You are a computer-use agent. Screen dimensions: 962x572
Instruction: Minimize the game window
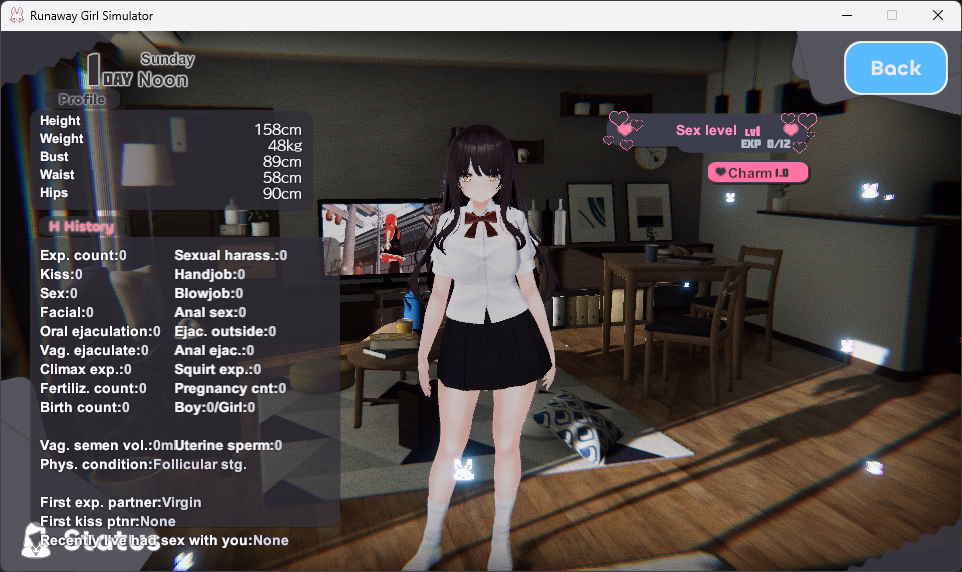click(846, 15)
